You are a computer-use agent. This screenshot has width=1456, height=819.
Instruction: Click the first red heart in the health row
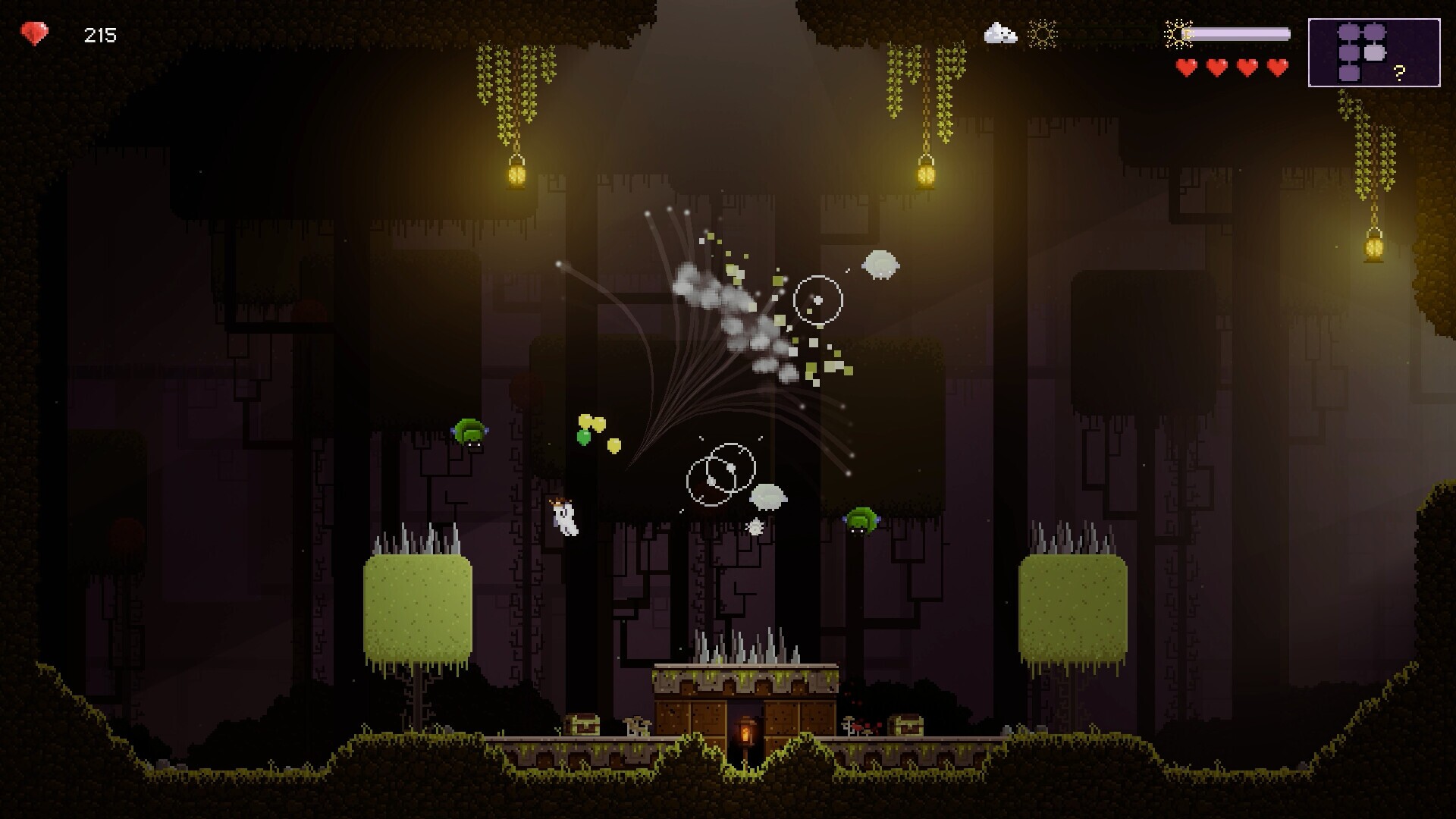tap(1187, 67)
